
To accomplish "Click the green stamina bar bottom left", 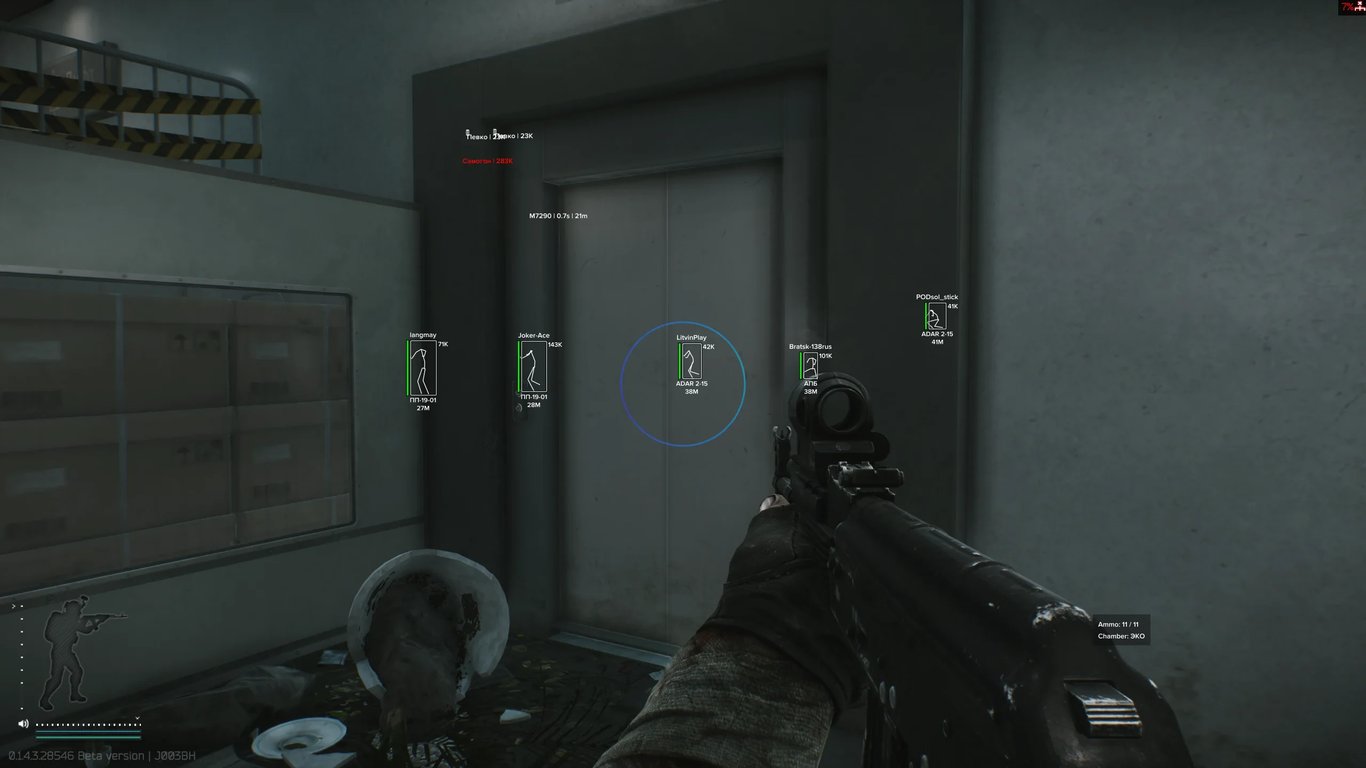I will [88, 737].
